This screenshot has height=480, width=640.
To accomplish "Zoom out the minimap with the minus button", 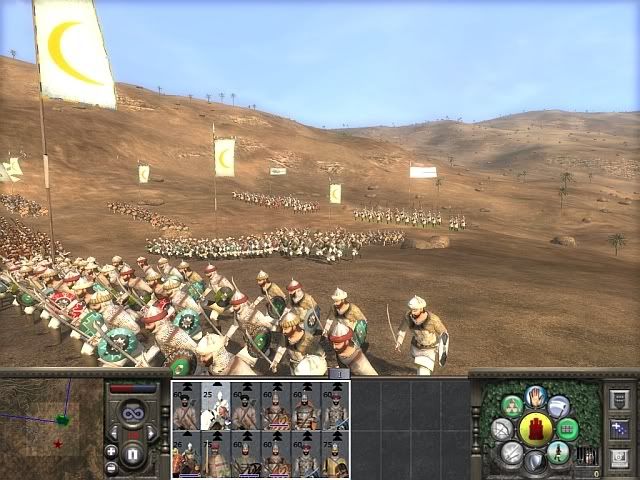I will (111, 467).
